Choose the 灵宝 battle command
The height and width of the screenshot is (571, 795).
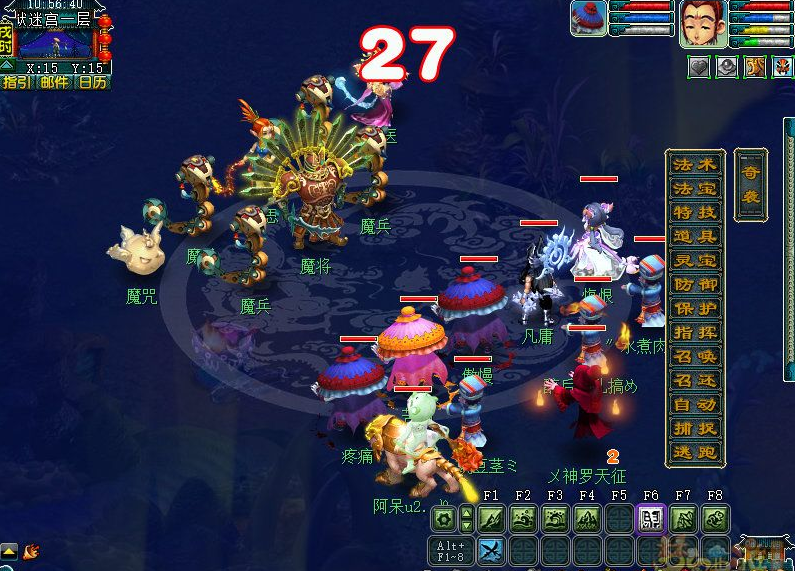point(694,261)
